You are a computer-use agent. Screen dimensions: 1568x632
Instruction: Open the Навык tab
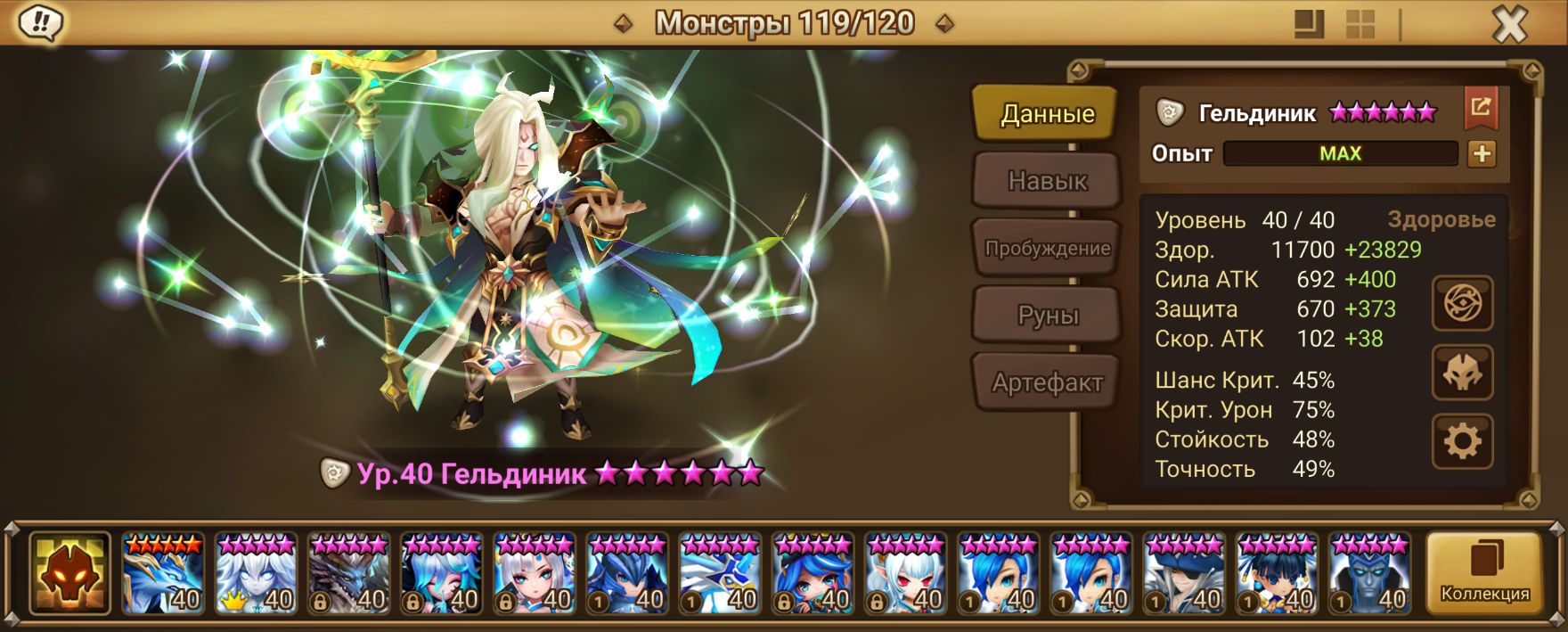[1047, 181]
